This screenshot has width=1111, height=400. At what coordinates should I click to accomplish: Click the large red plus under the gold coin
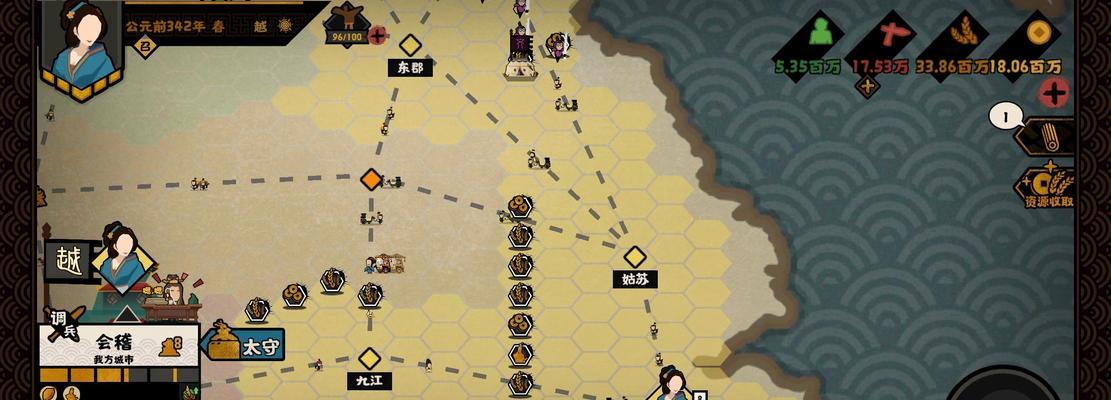1053,93
